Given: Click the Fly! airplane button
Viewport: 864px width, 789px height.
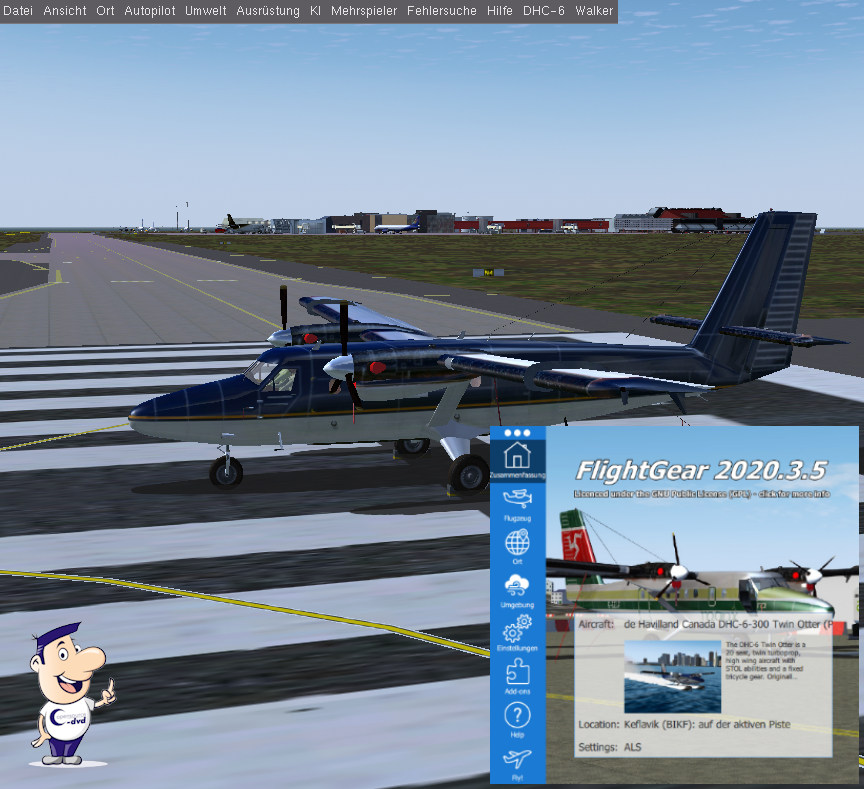Looking at the screenshot, I should (x=517, y=763).
